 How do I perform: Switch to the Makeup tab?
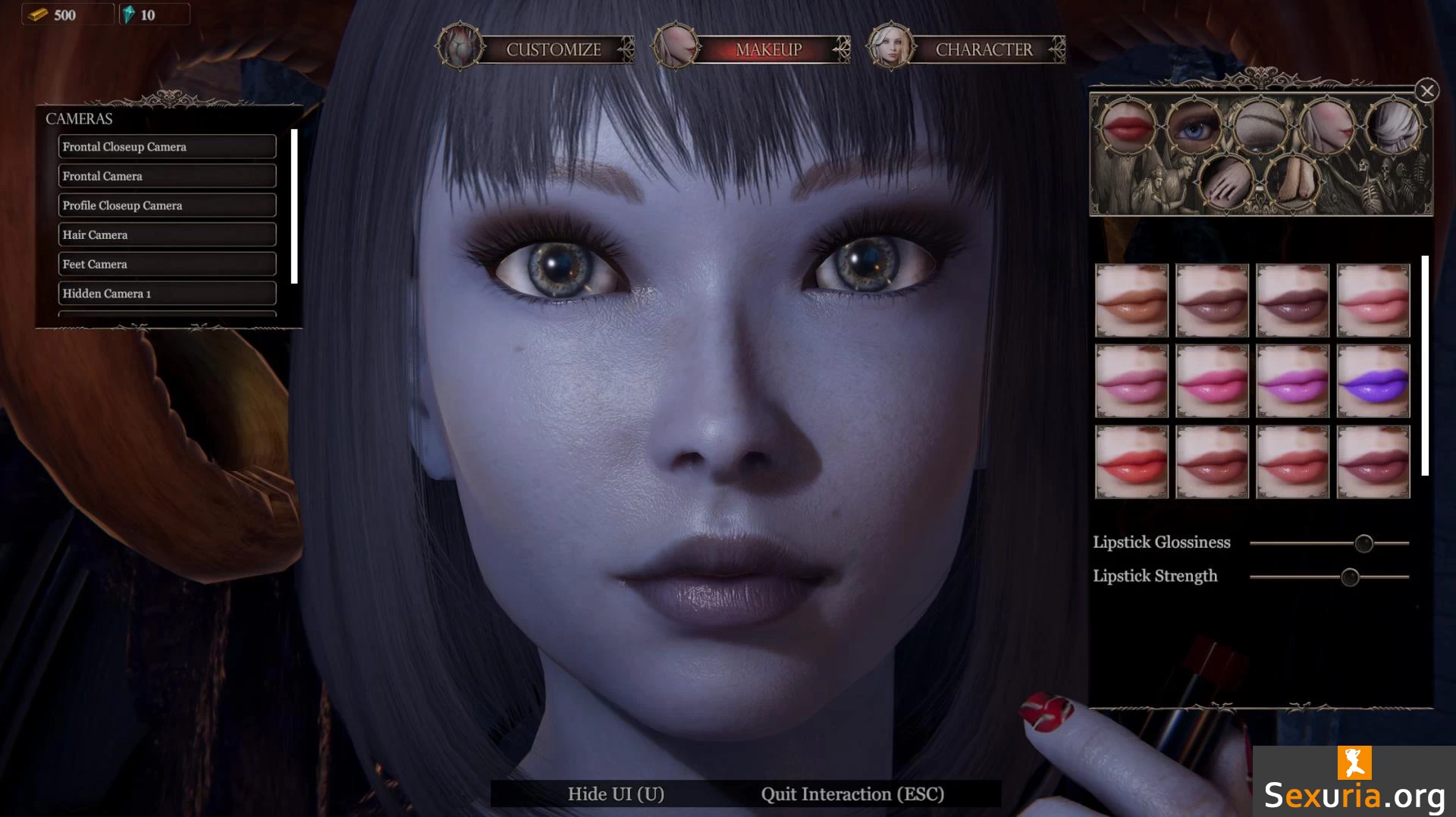[767, 49]
